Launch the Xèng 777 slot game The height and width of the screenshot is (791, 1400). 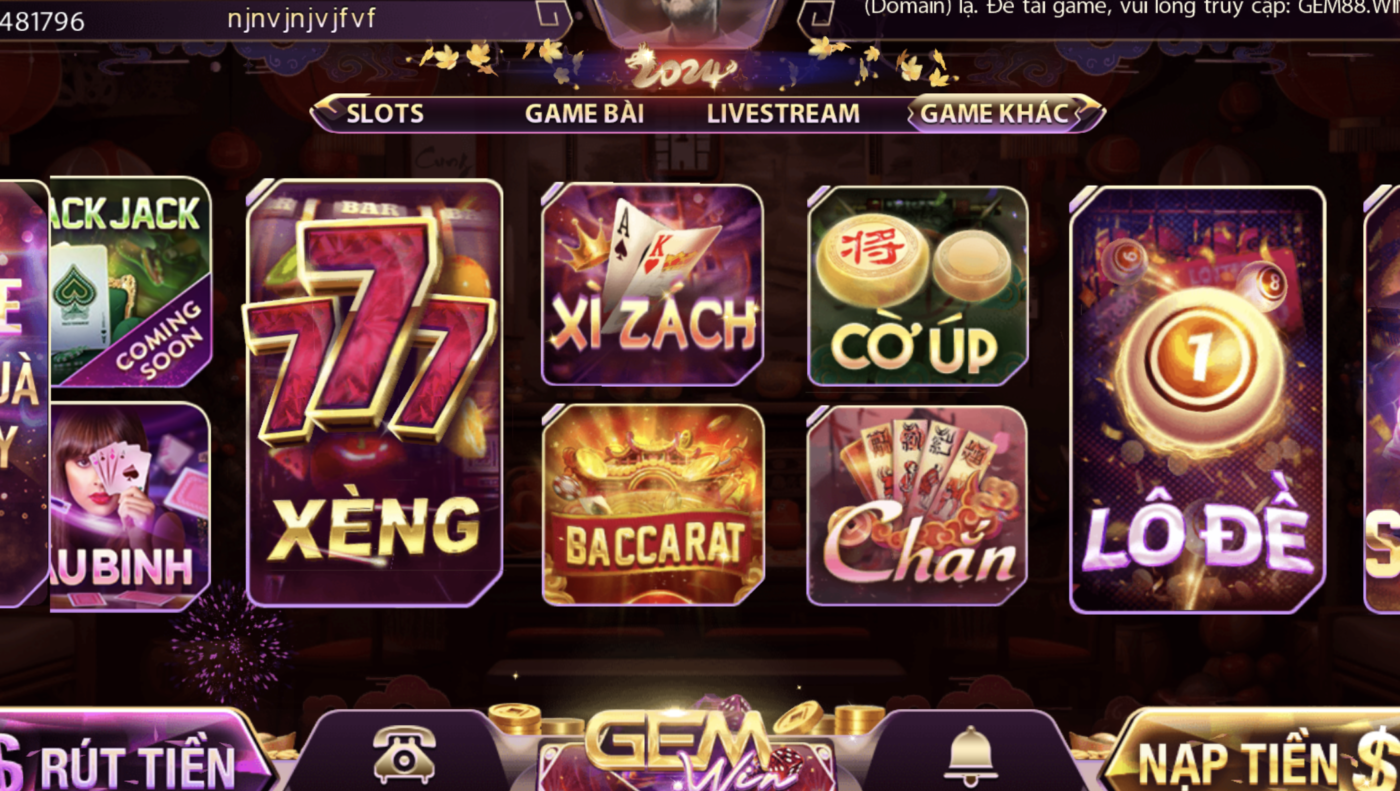(x=373, y=390)
